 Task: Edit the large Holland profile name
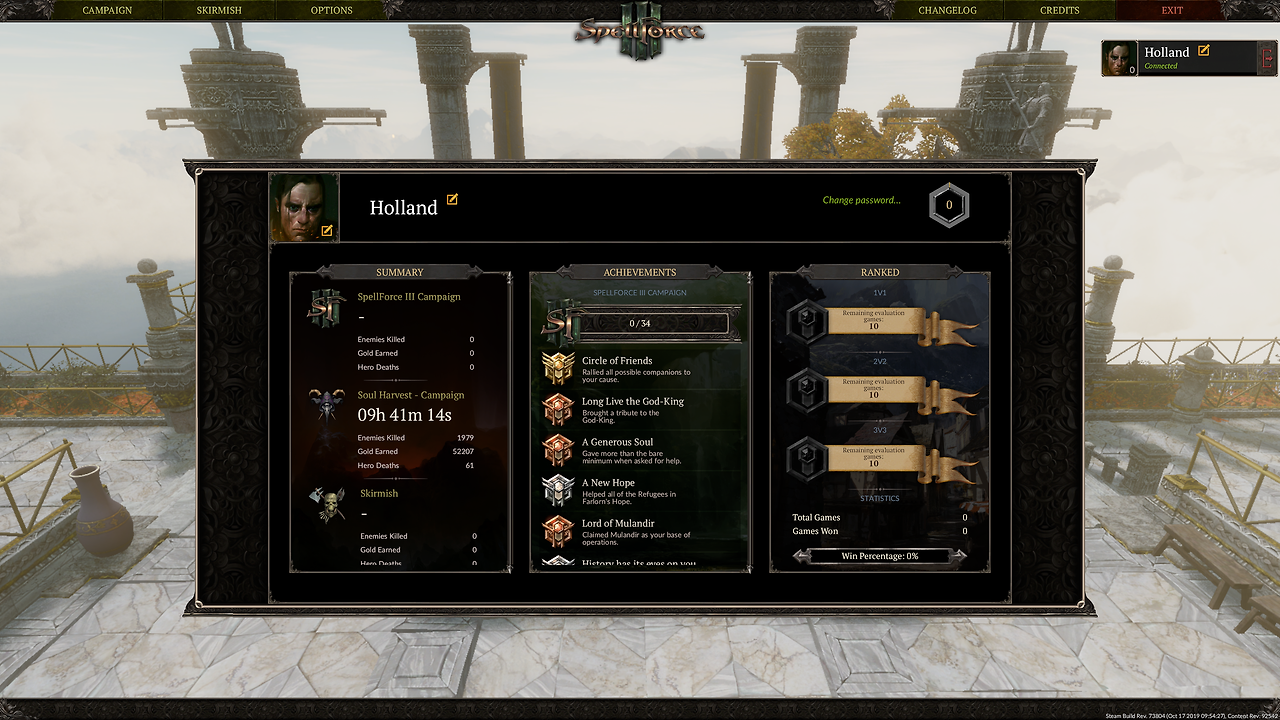452,200
